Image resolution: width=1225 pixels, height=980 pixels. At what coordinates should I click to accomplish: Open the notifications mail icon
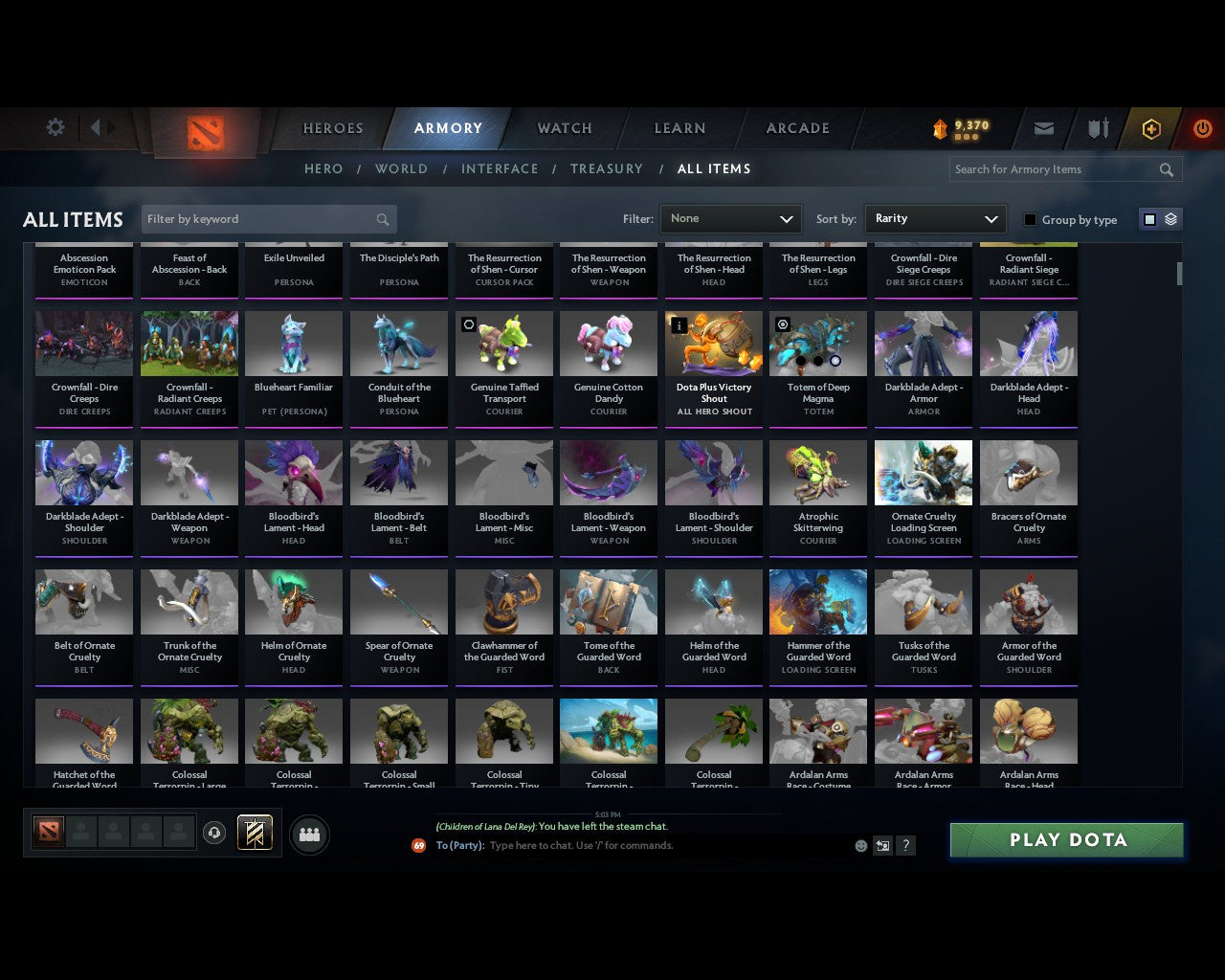tap(1044, 127)
